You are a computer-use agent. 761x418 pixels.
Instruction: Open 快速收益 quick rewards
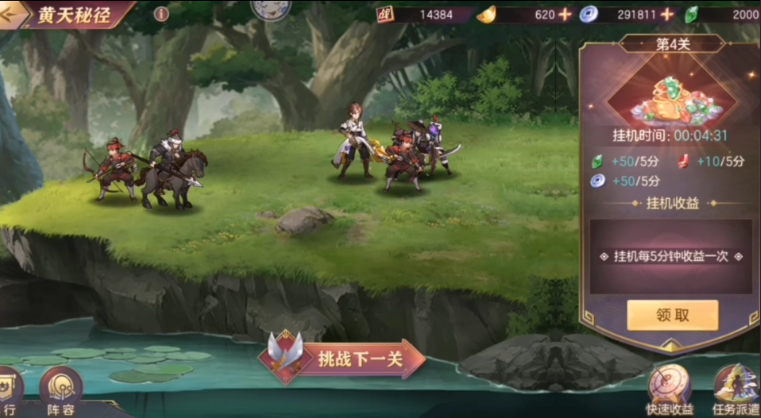point(670,388)
